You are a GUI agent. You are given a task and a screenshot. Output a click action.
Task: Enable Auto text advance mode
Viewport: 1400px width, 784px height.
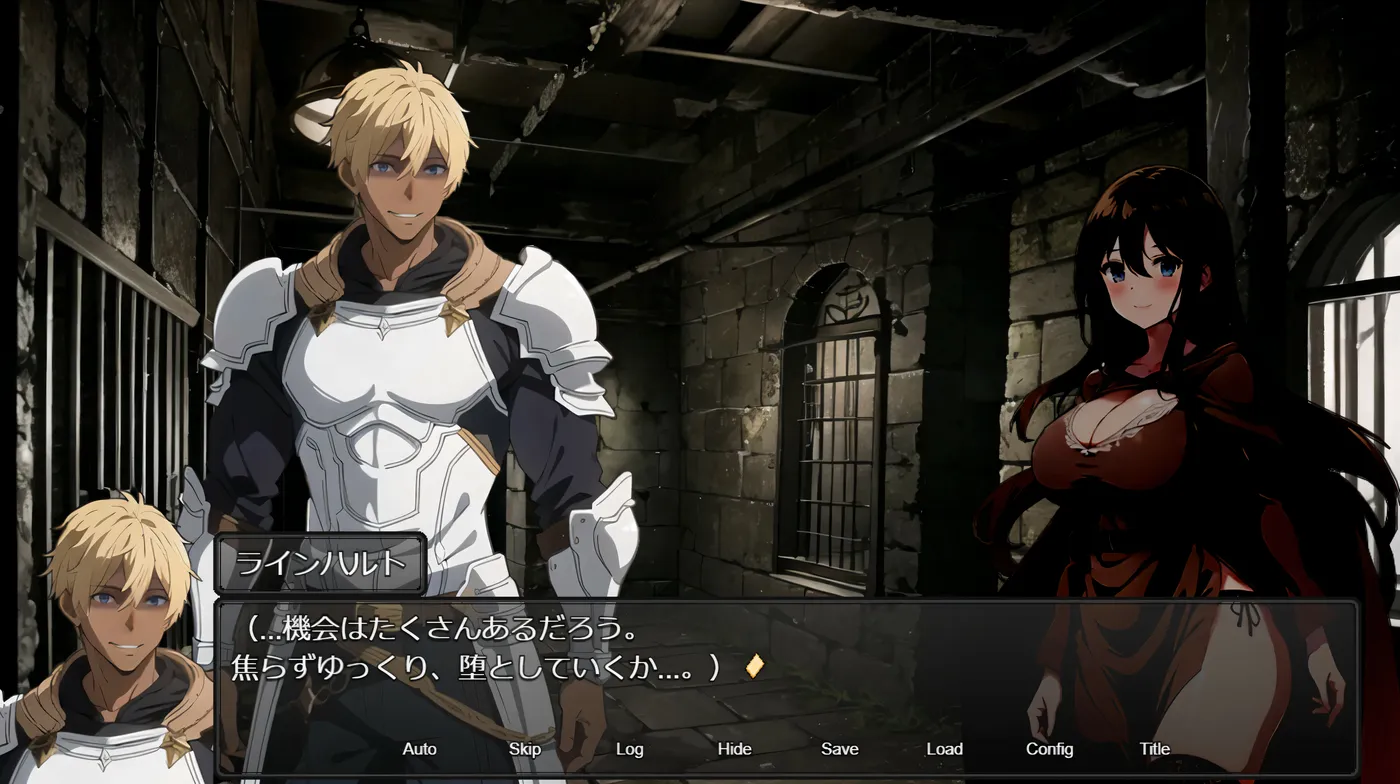pos(419,749)
